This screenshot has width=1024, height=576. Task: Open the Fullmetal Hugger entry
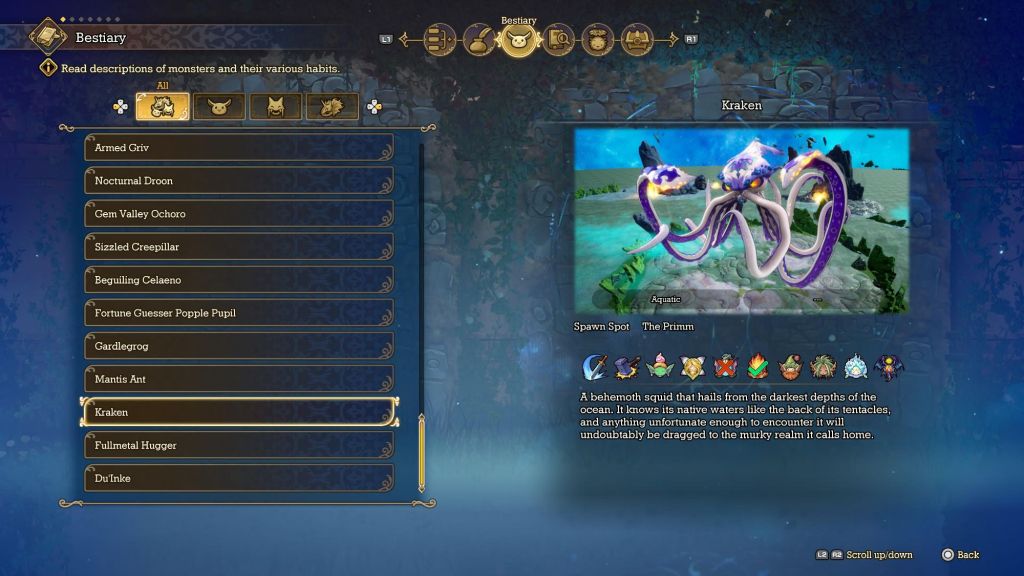pos(238,445)
